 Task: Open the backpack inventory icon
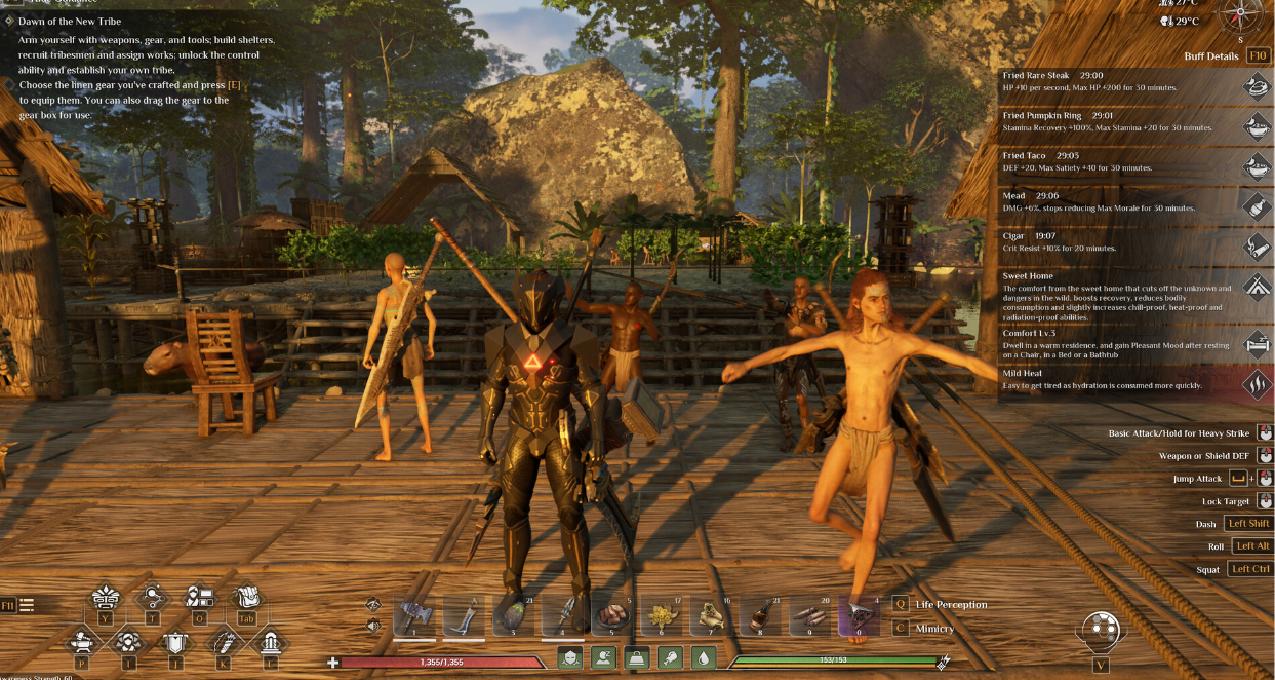click(x=246, y=599)
